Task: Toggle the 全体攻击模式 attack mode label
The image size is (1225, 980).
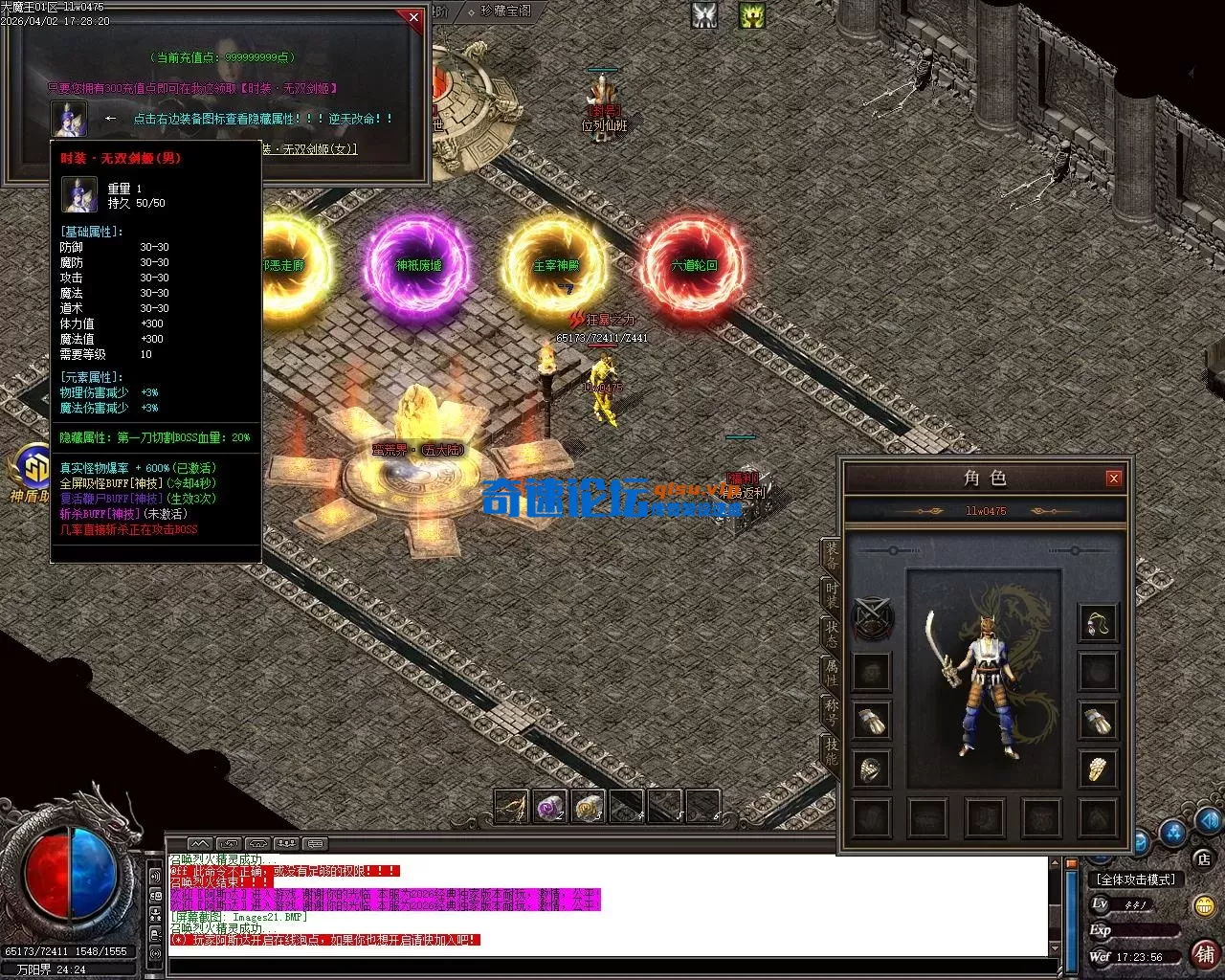Action: point(1136,880)
